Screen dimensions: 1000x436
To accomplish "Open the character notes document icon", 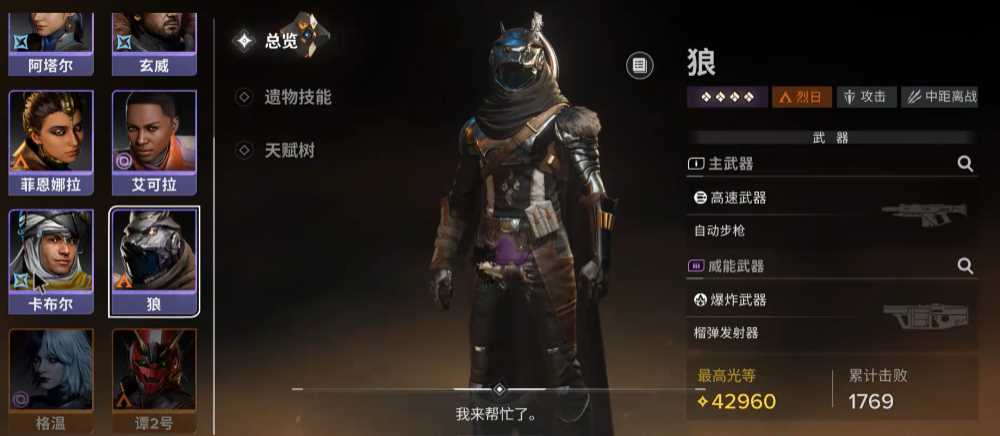I will [640, 66].
